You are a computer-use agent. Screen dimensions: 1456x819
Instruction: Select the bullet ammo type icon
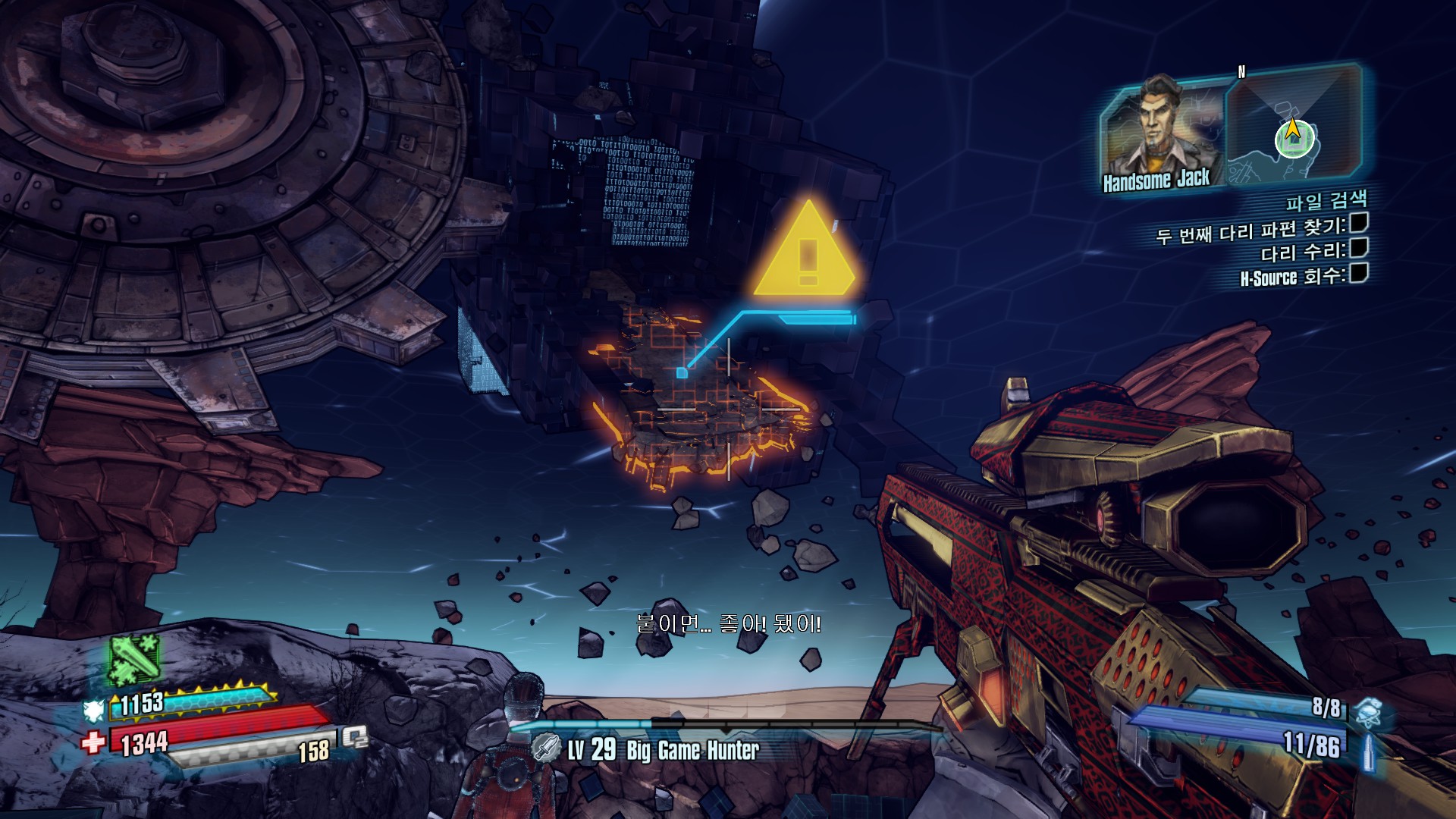(1369, 751)
